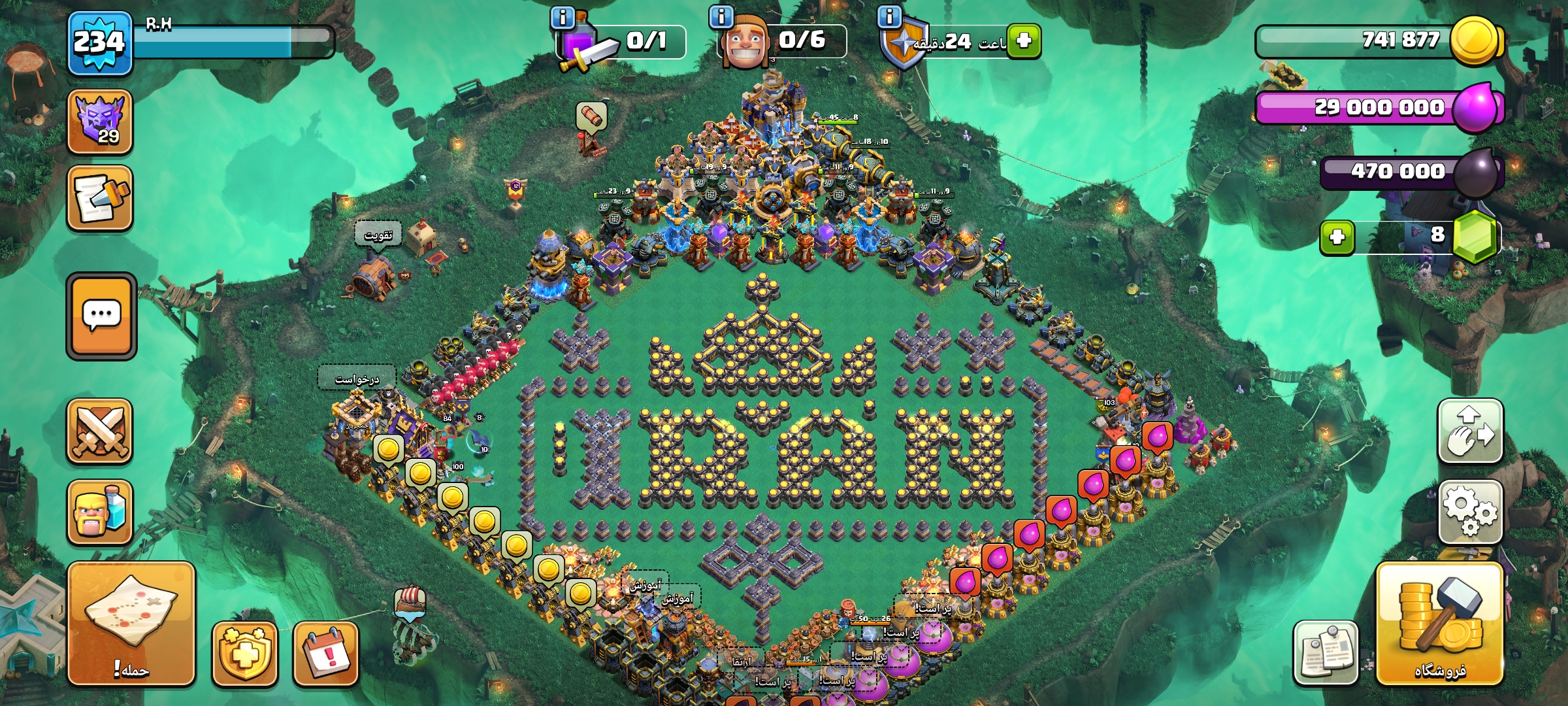1568x706 pixels.
Task: Extend the shield with the green plus
Action: point(1024,41)
